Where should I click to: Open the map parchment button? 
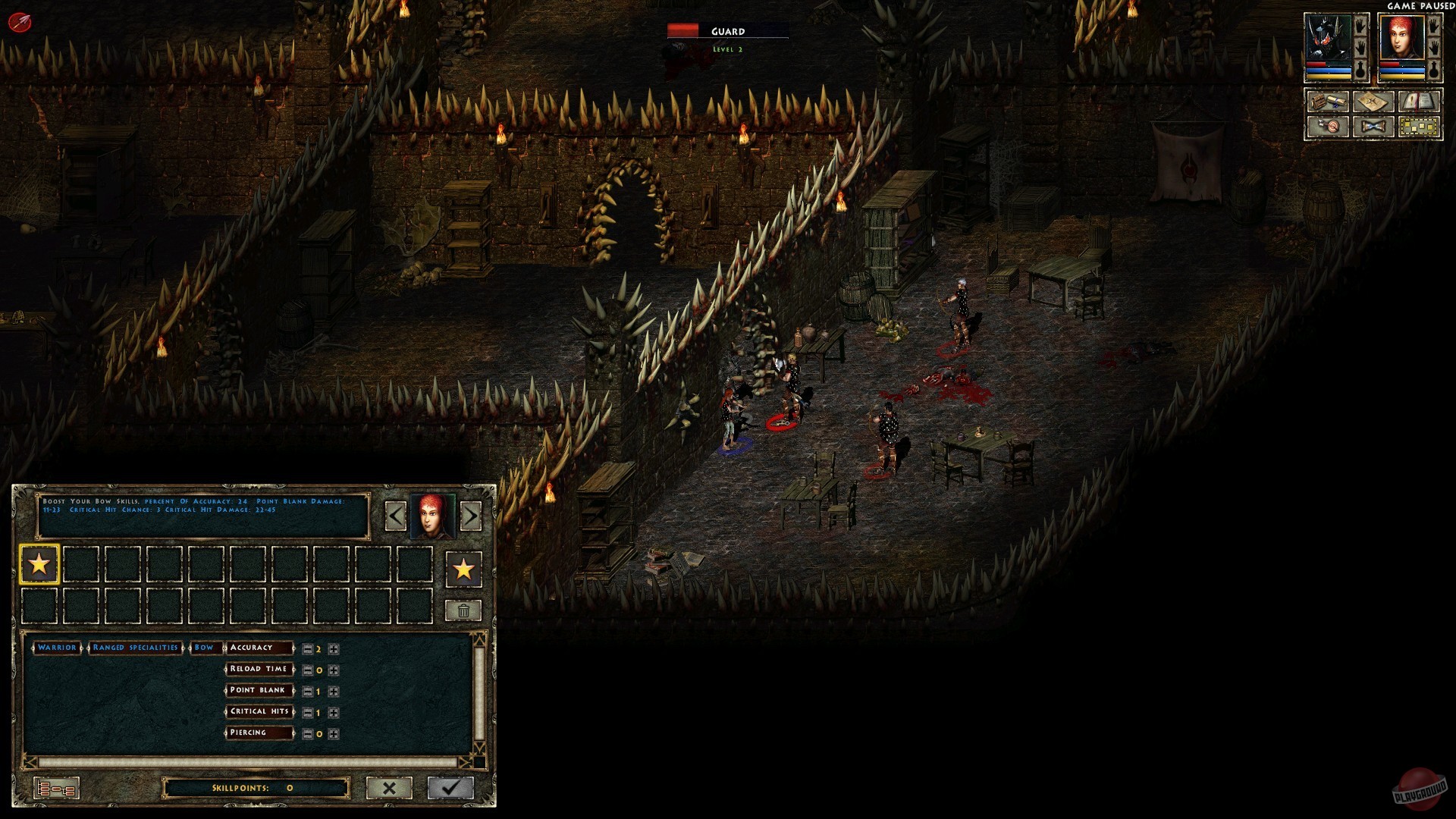pyautogui.click(x=1373, y=102)
